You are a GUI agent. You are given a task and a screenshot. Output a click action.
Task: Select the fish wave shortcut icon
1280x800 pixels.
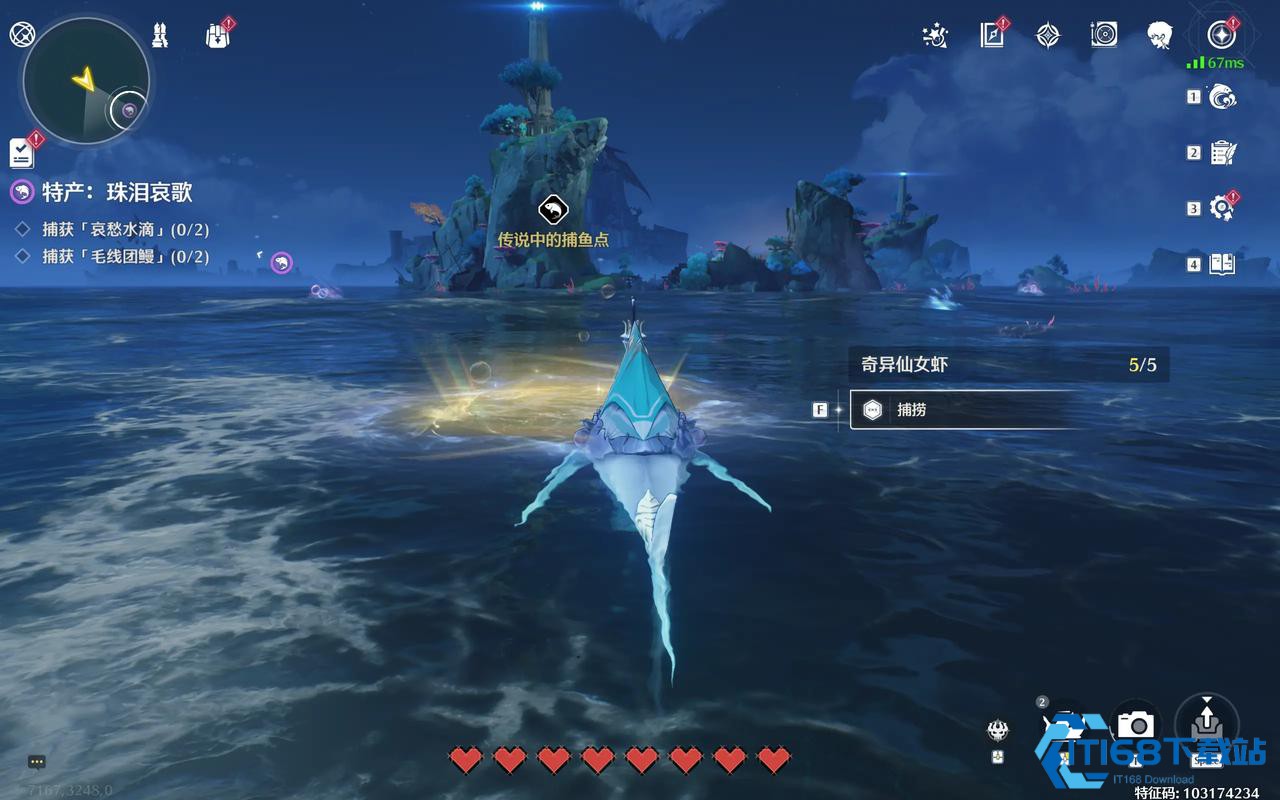[1223, 97]
